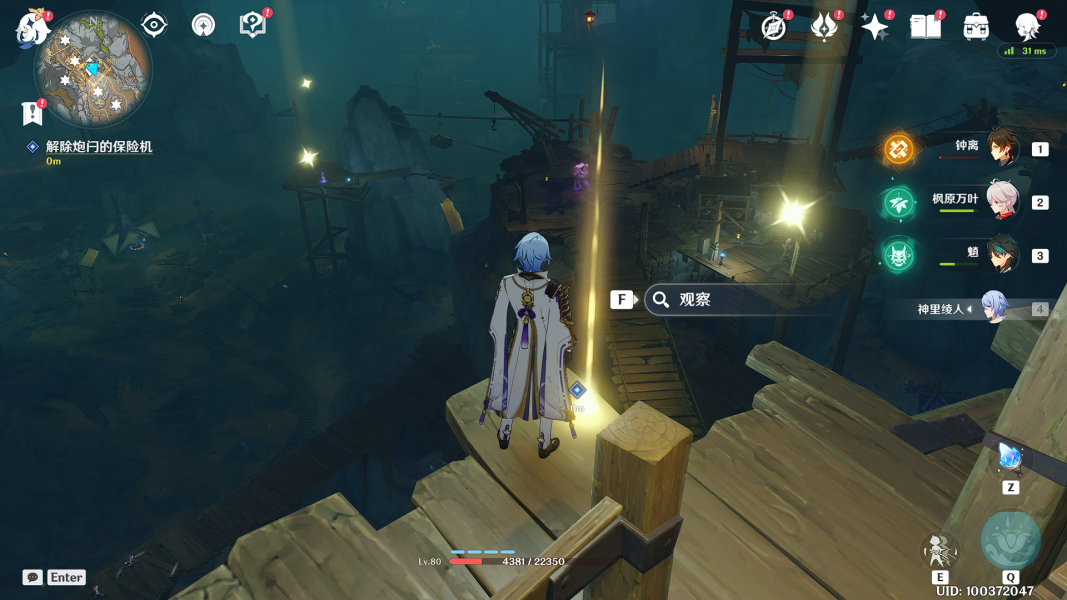Switch to party member 枫原万叶

click(x=1001, y=201)
